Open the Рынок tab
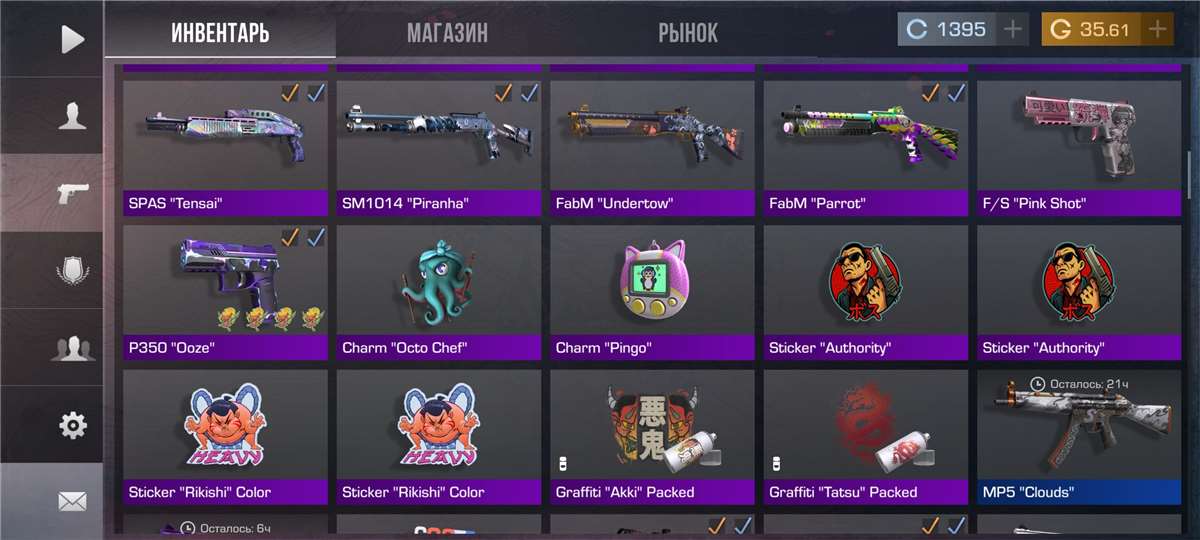The height and width of the screenshot is (540, 1200). click(x=687, y=32)
